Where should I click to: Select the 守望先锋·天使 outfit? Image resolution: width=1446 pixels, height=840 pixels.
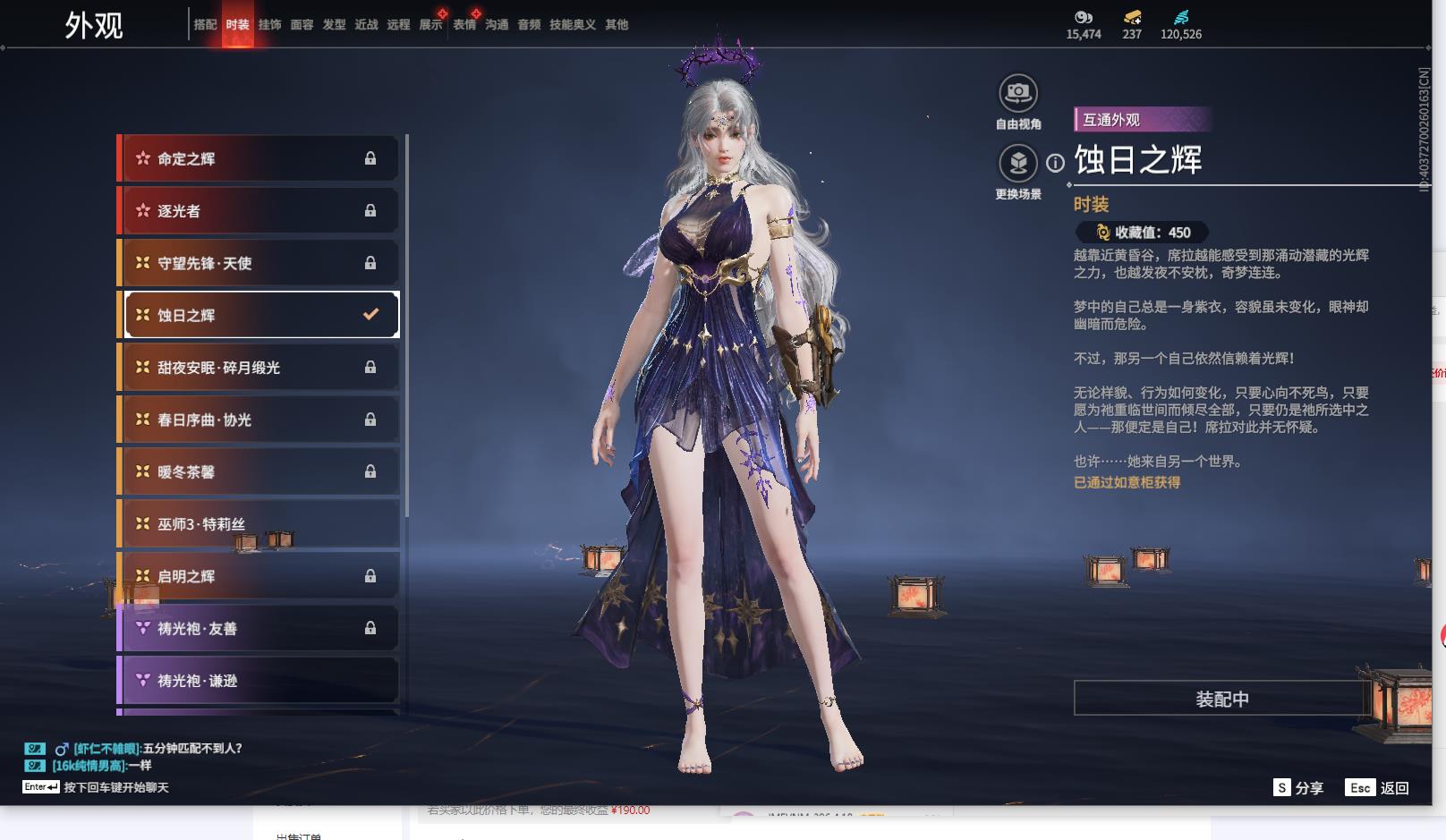258,263
